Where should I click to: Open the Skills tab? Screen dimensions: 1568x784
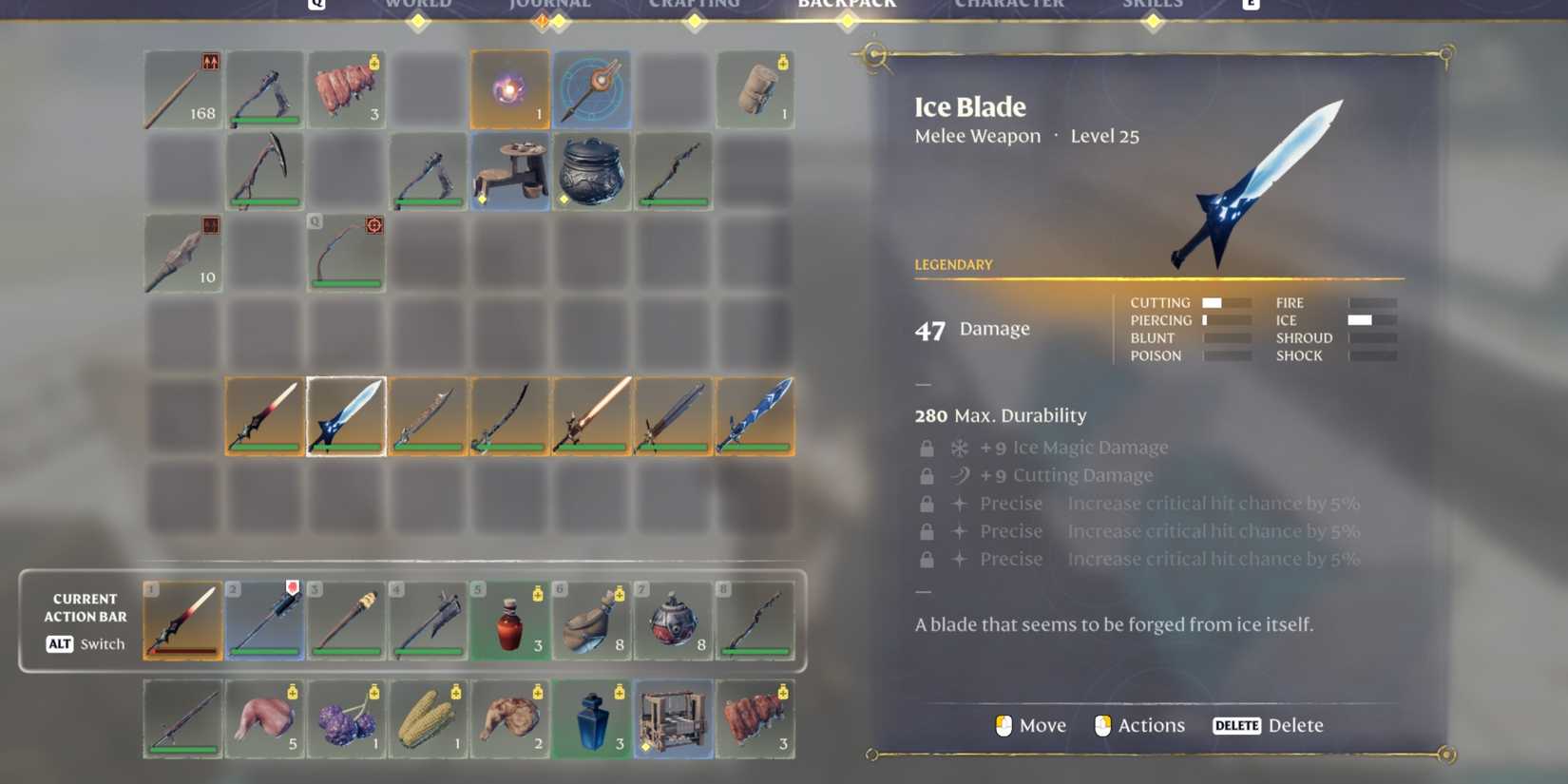(x=1153, y=6)
